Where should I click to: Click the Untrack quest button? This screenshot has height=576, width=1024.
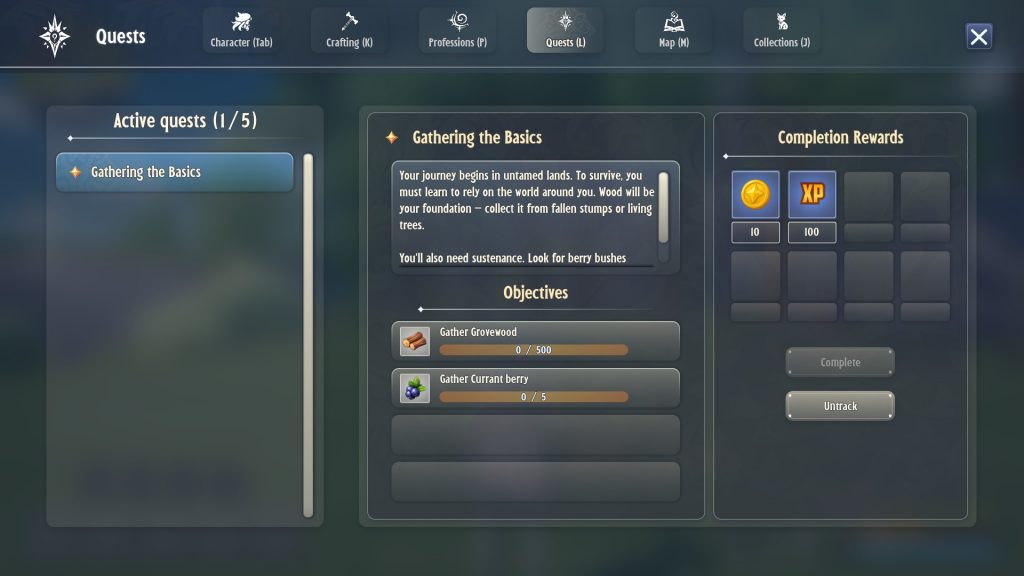tap(840, 406)
